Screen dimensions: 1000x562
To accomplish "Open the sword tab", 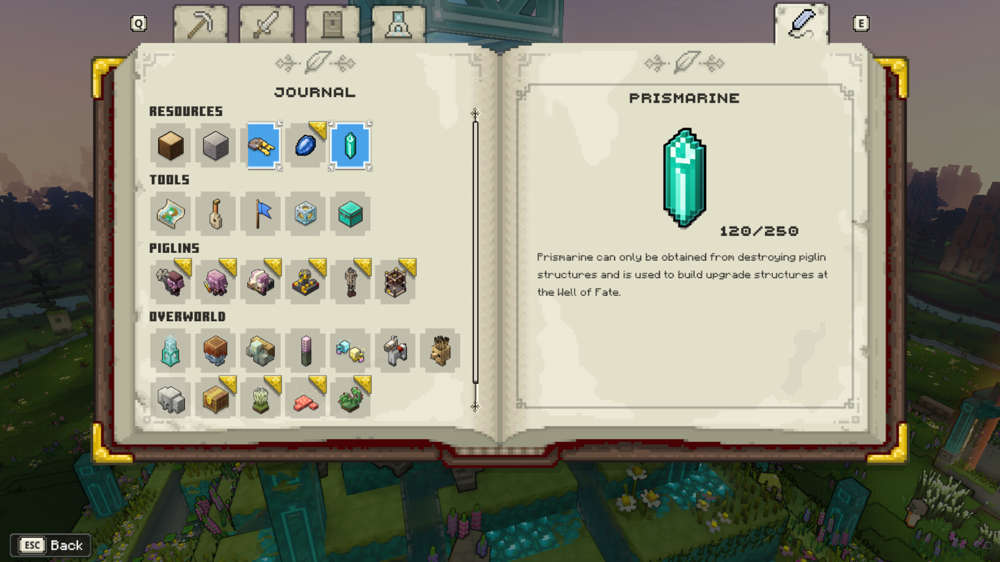I will [266, 24].
